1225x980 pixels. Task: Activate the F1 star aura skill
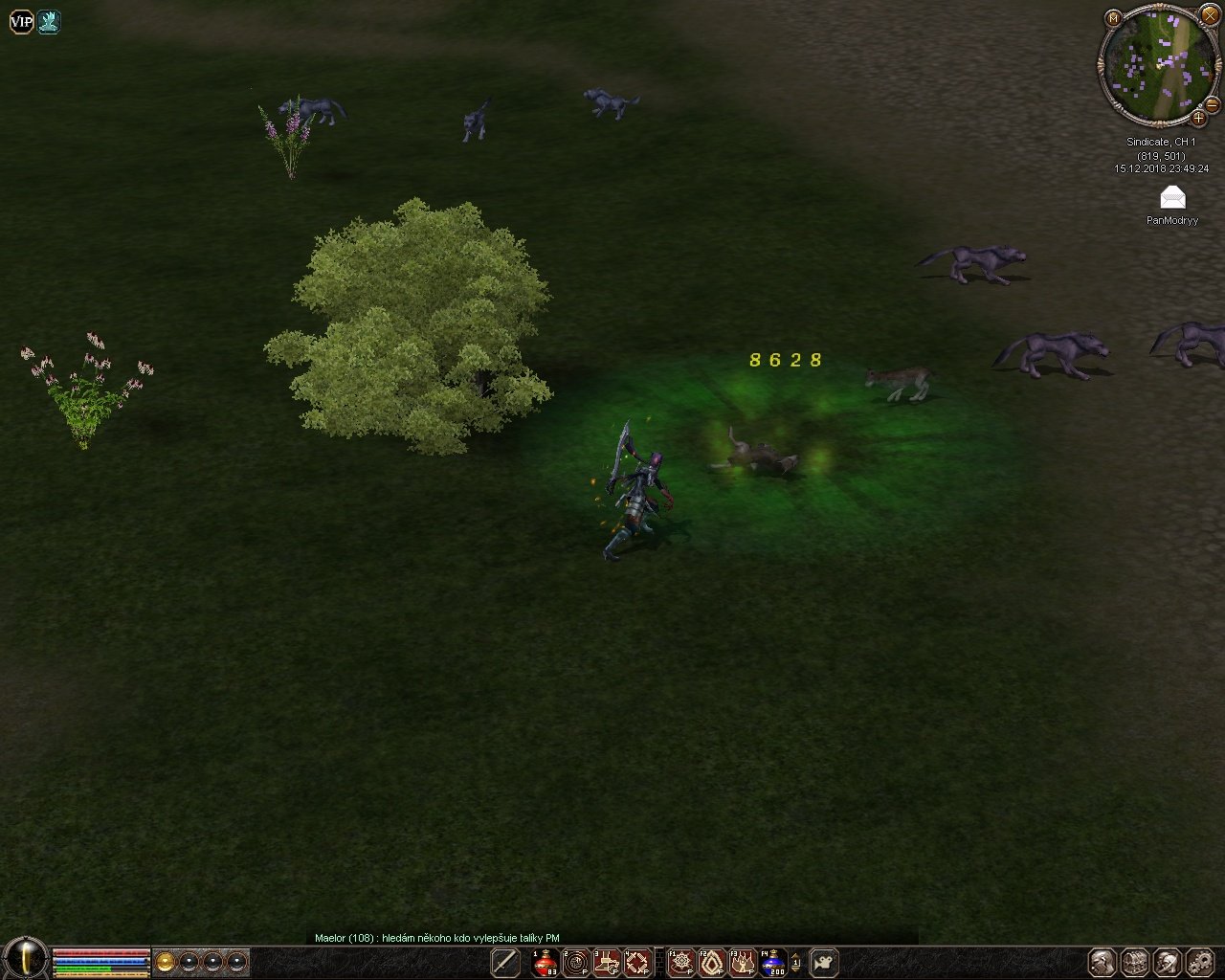pyautogui.click(x=681, y=962)
